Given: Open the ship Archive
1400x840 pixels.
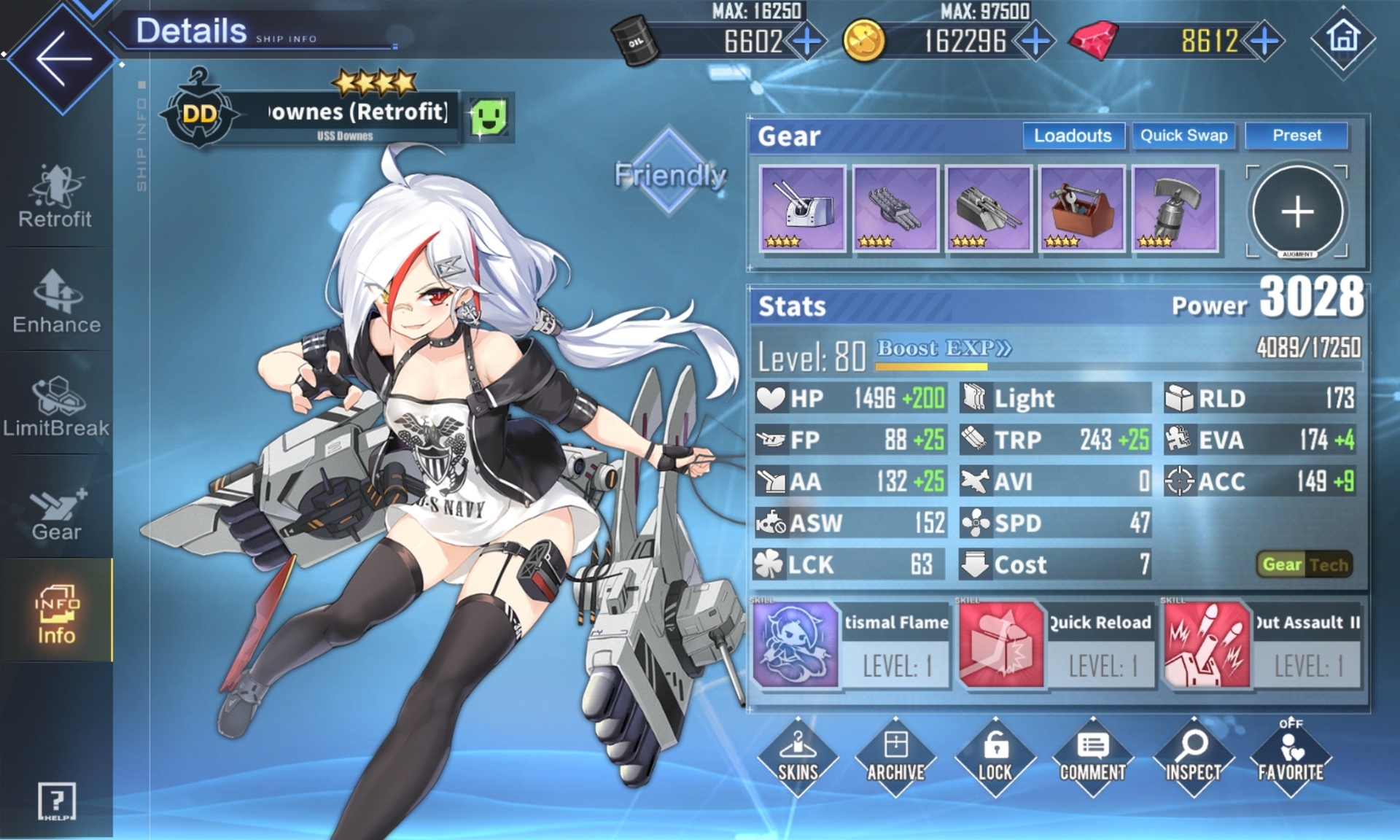Looking at the screenshot, I should [895, 757].
